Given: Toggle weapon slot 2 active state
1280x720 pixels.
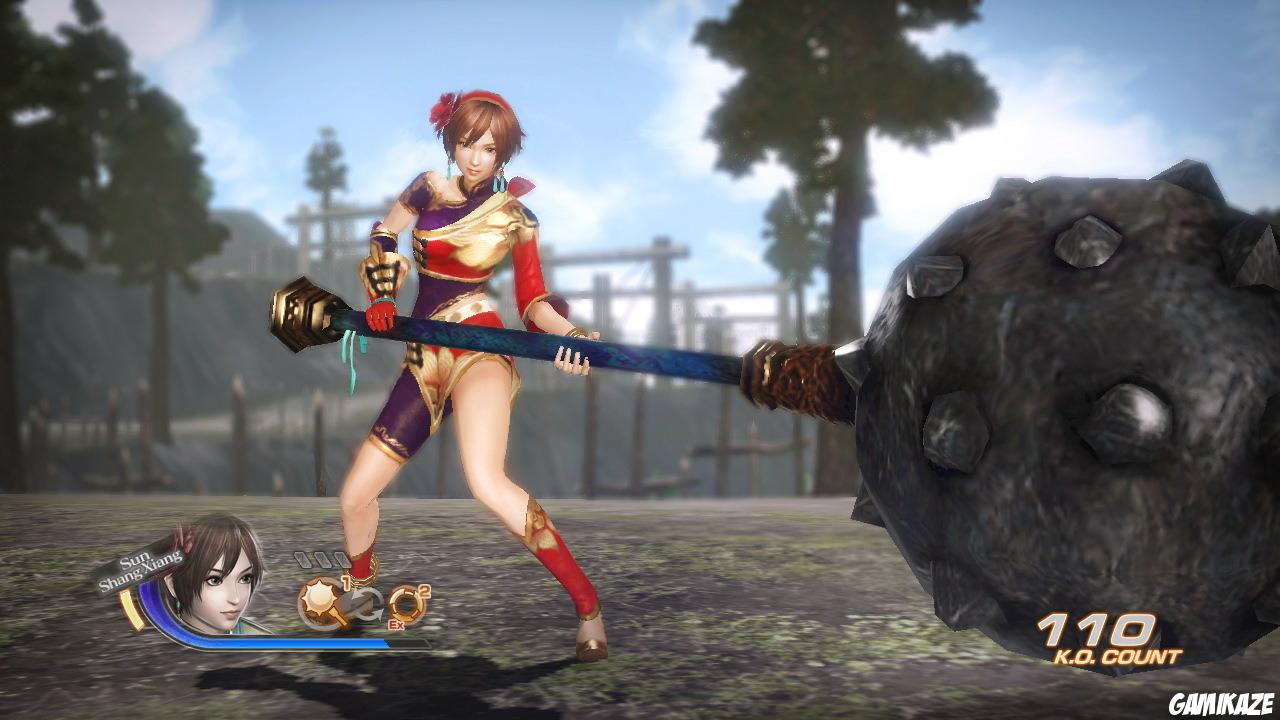Looking at the screenshot, I should [408, 604].
